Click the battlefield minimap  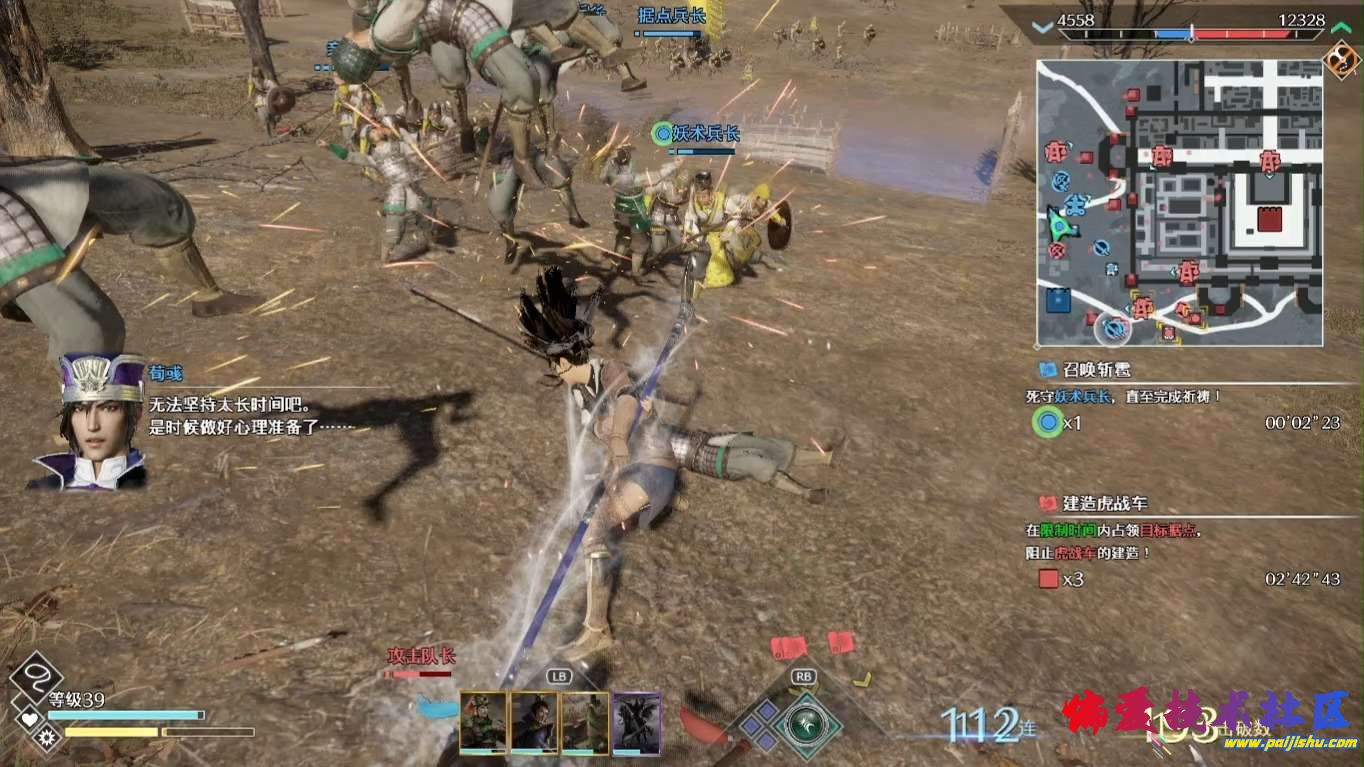pyautogui.click(x=1180, y=202)
